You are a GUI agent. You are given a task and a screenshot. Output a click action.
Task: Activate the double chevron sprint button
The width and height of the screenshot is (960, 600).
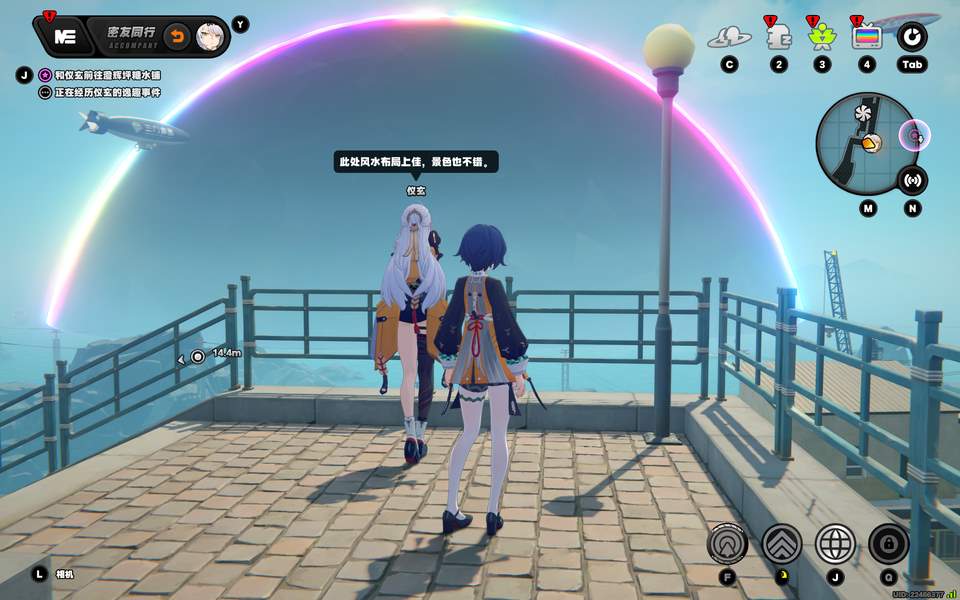782,543
